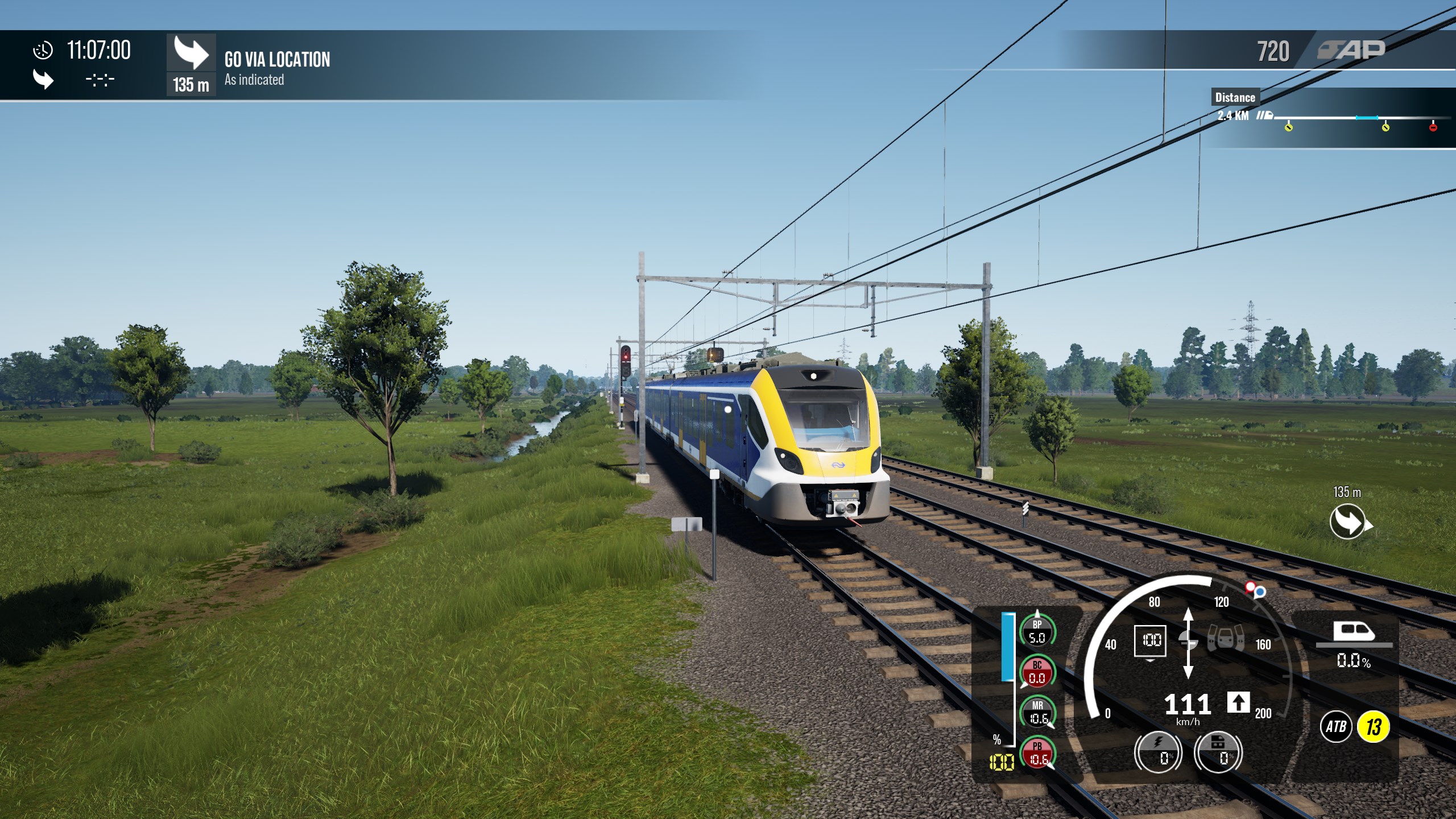
Task: Click the 135 m waypoint marker
Action: tap(1348, 522)
